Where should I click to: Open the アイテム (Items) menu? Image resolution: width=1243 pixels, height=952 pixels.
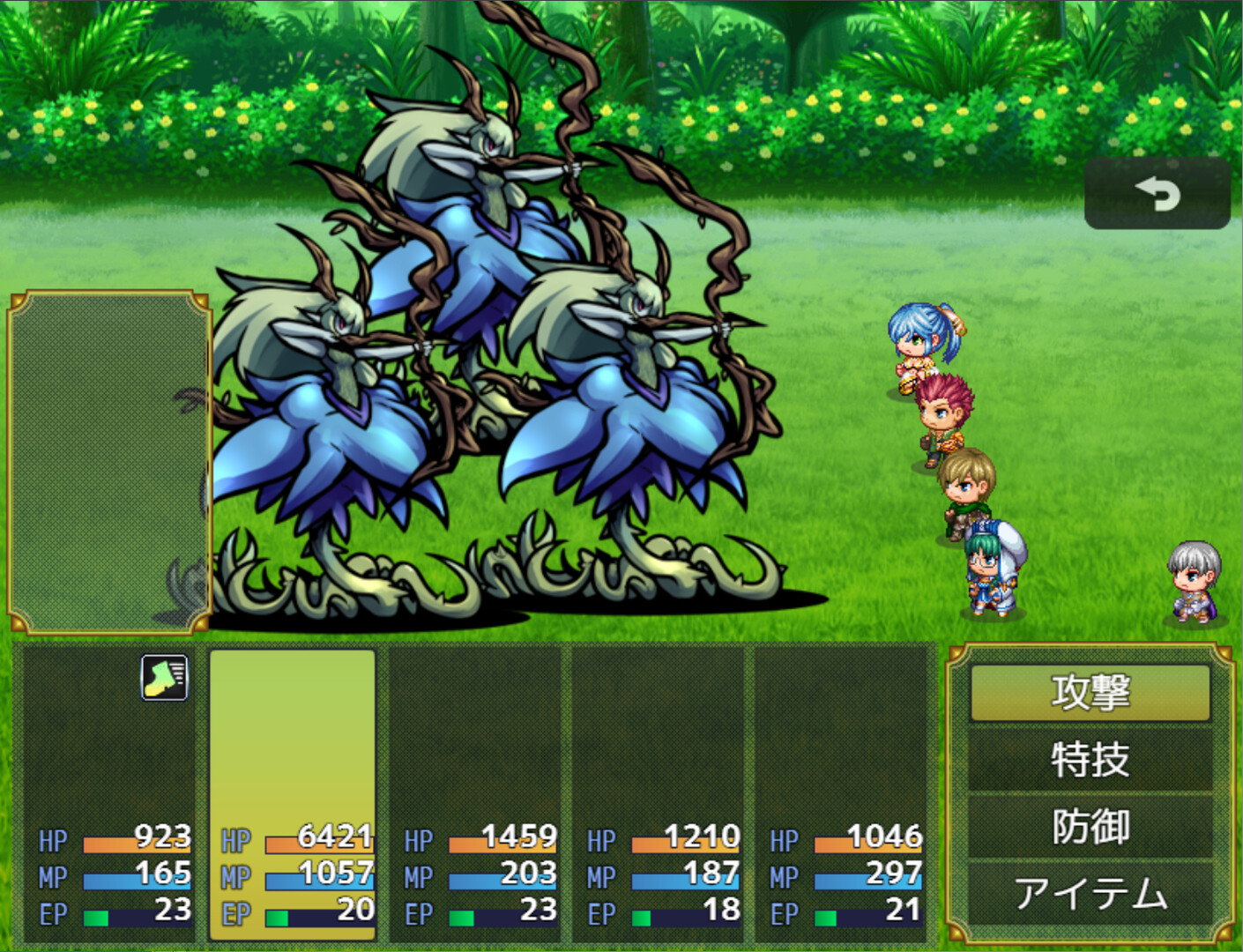point(1090,894)
